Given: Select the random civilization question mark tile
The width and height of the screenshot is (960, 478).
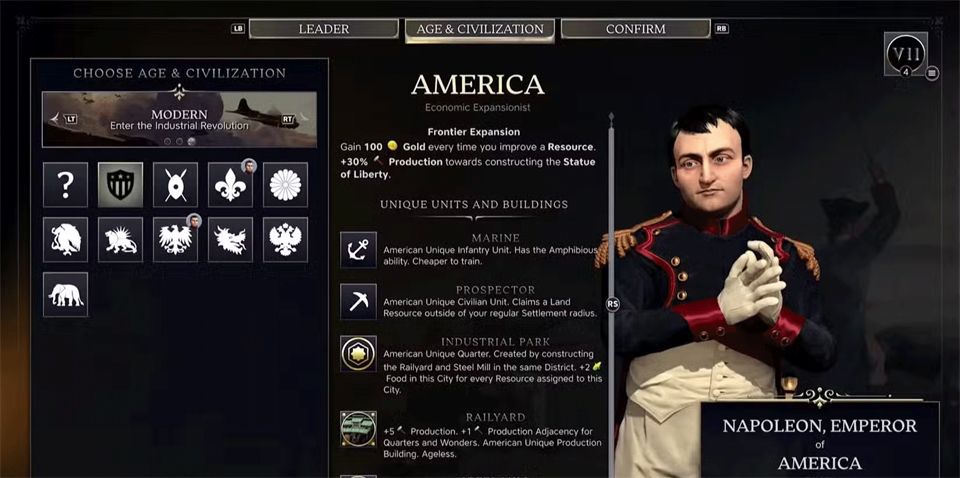Looking at the screenshot, I should 65,184.
